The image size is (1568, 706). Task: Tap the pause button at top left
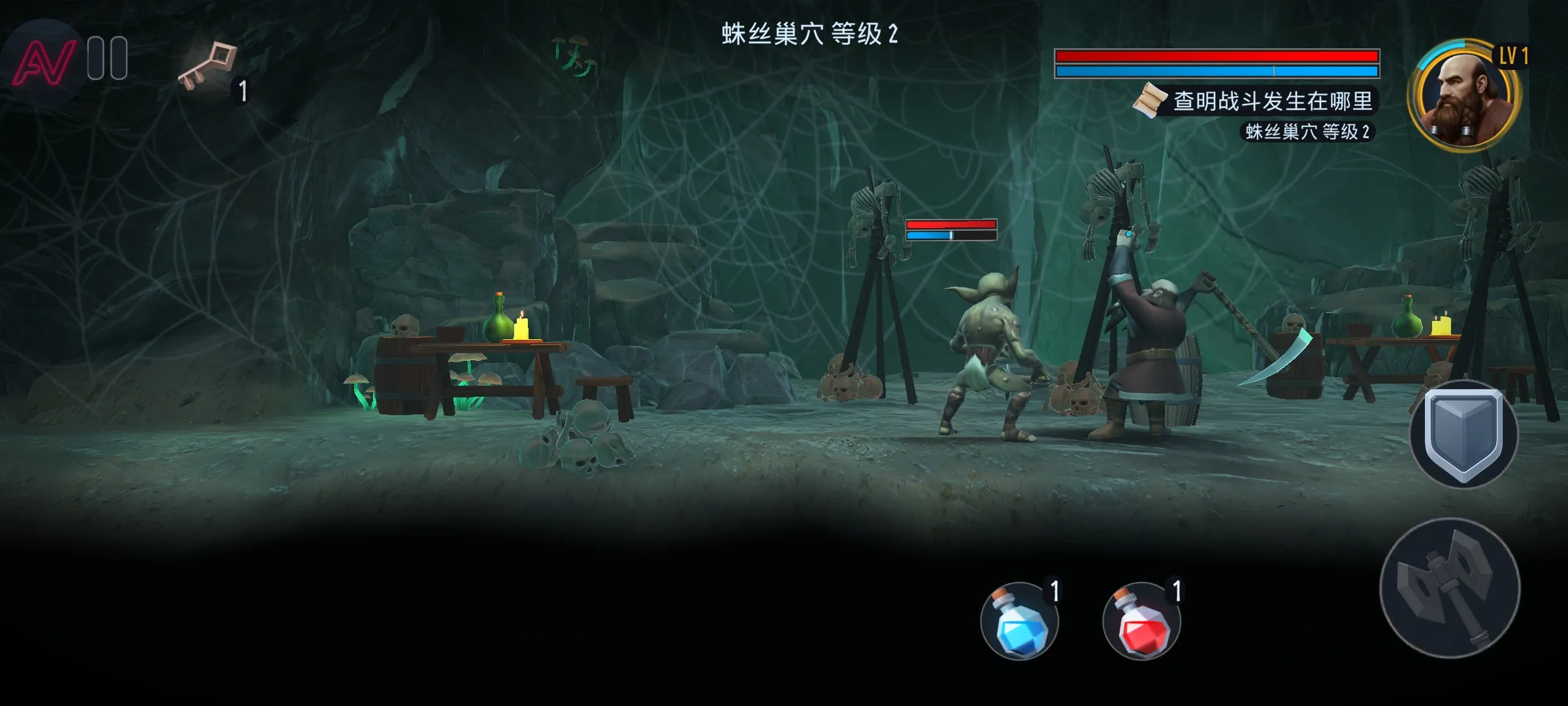coord(108,59)
